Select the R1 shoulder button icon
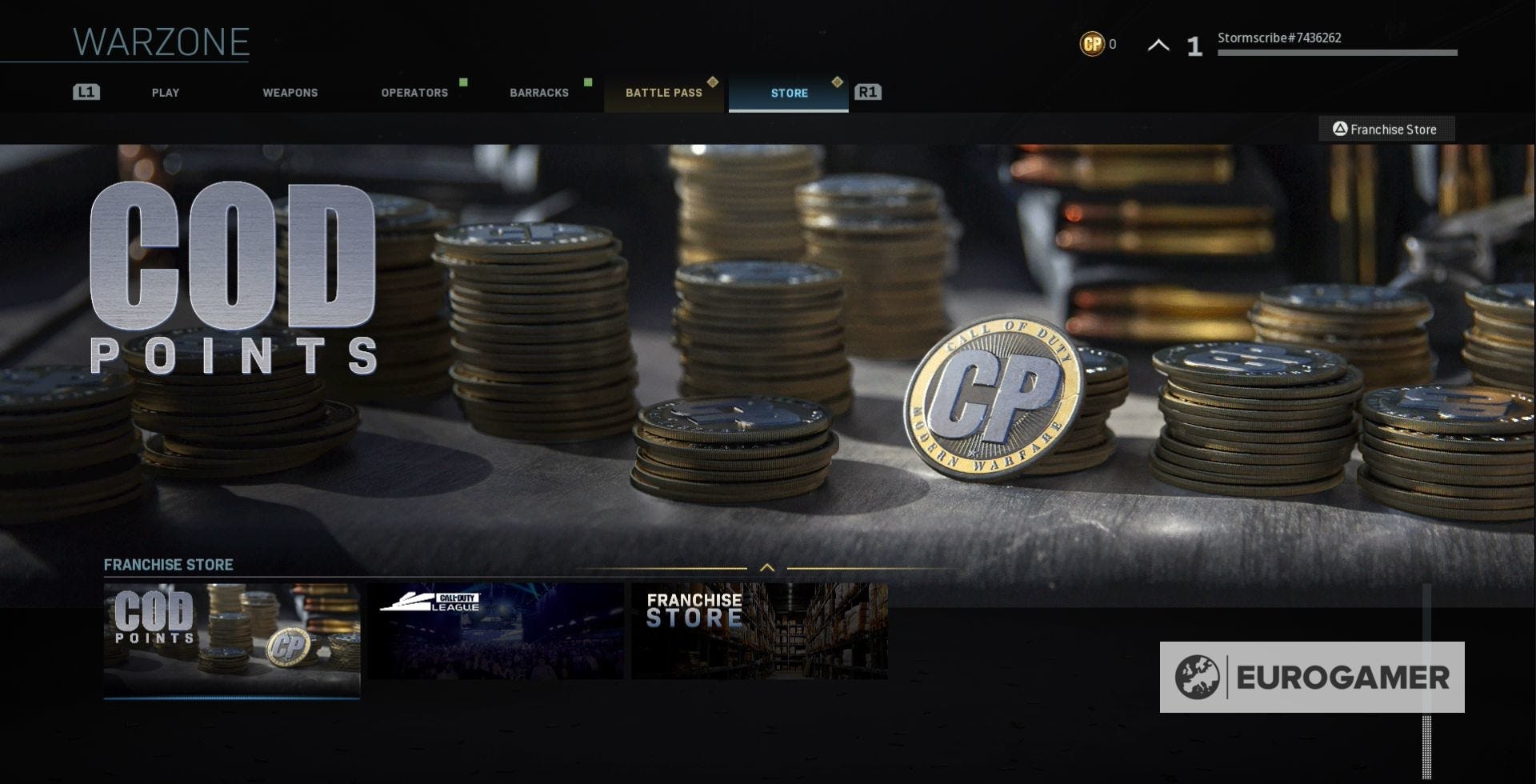Viewport: 1536px width, 784px height. click(x=867, y=92)
